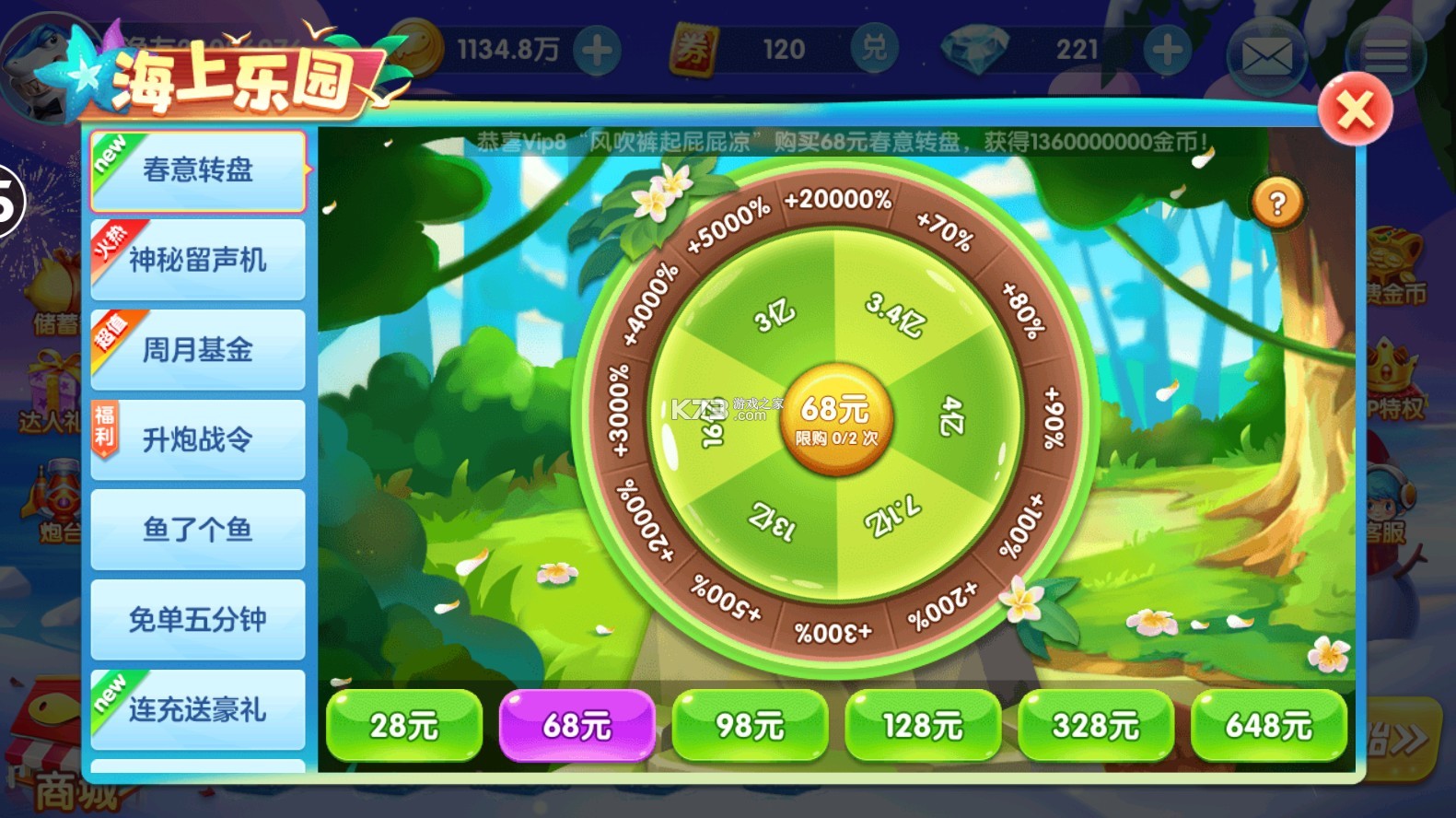The height and width of the screenshot is (818, 1456).
Task: Tap the 兑 voucher exchange button
Action: [x=874, y=49]
